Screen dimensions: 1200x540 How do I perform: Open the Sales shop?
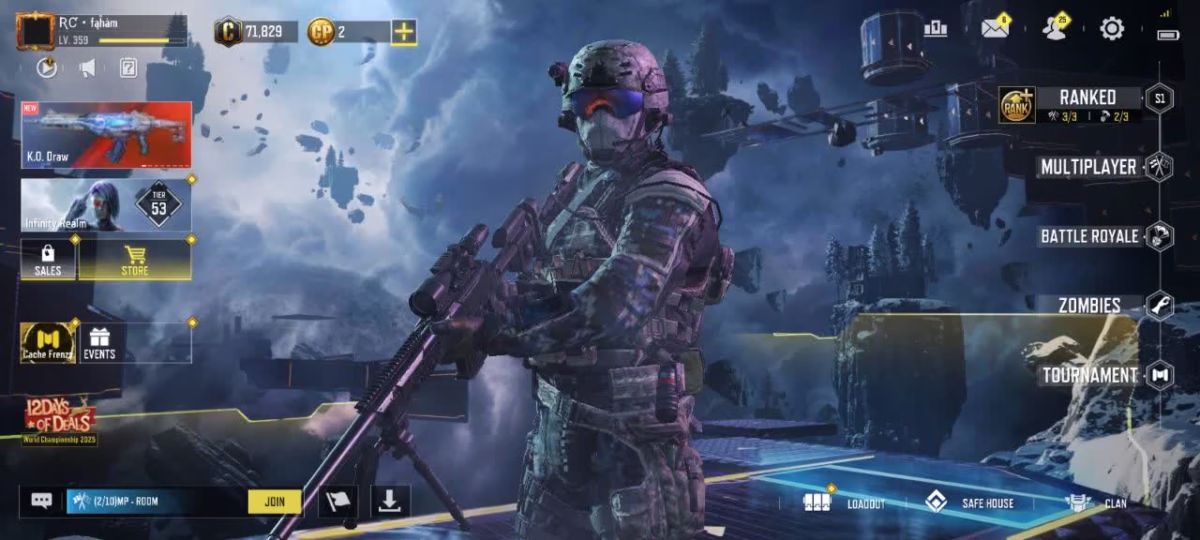[x=48, y=259]
